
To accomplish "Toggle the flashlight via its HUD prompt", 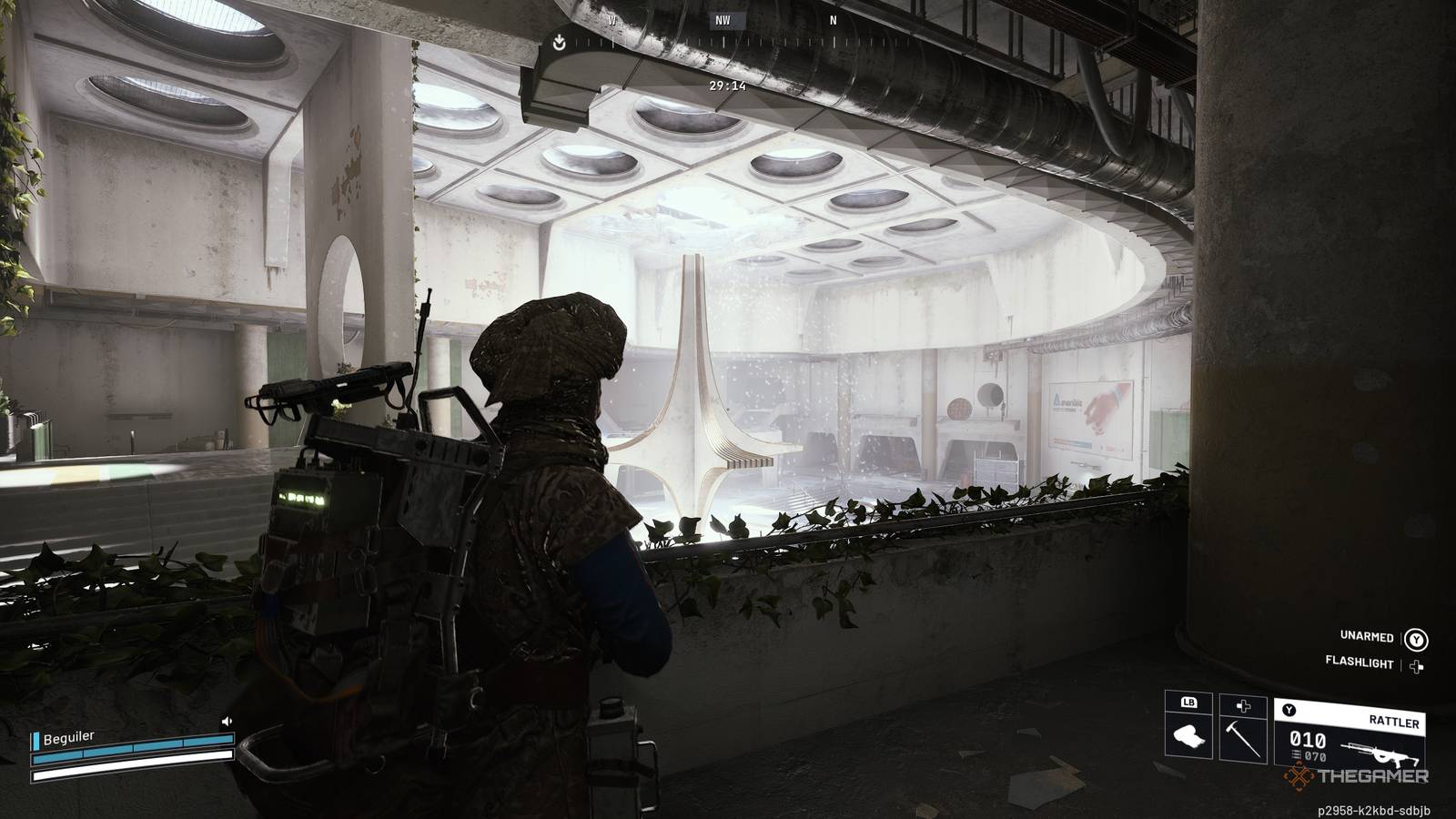I will [1360, 662].
